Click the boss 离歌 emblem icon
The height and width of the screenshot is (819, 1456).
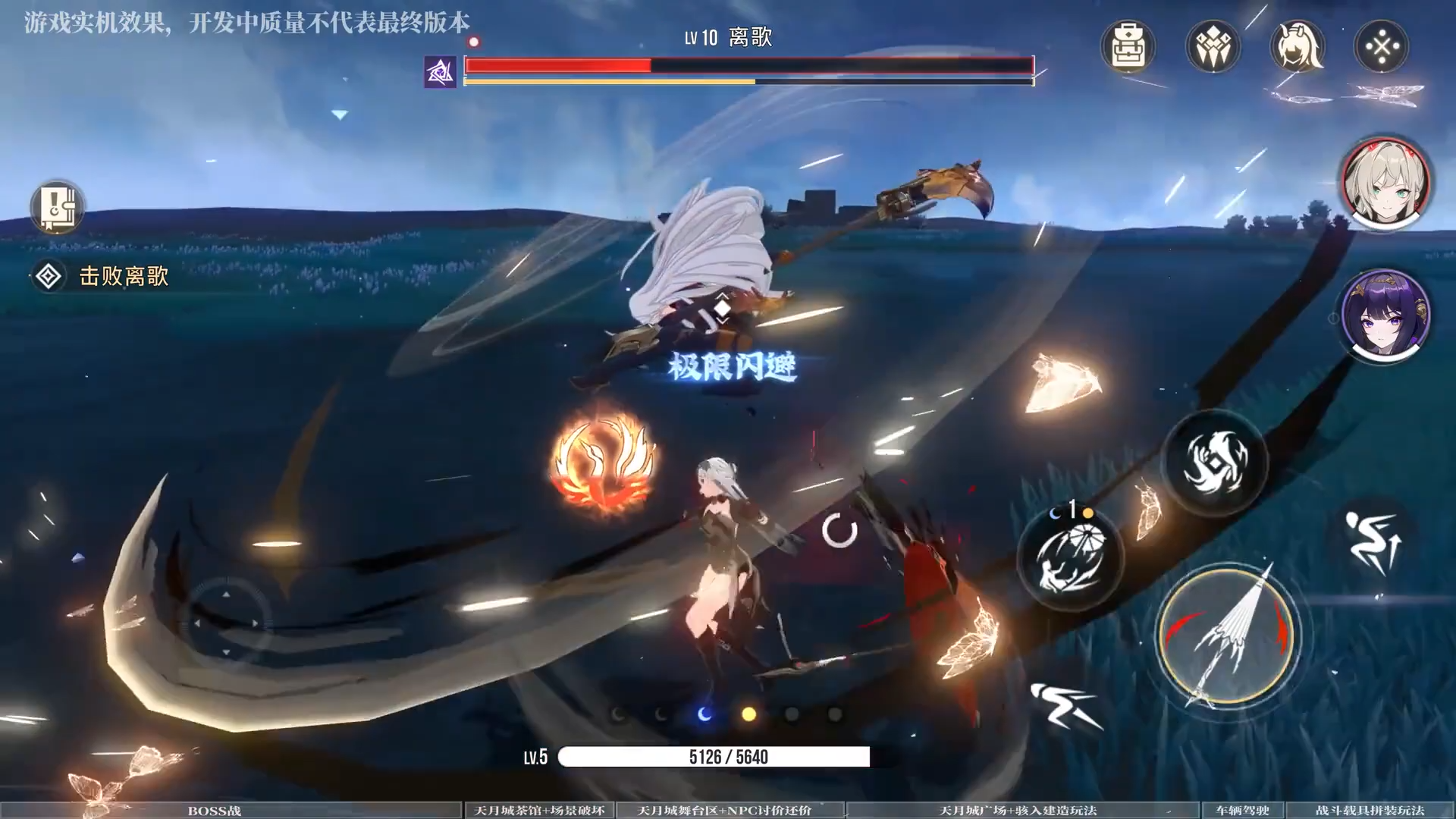pos(440,72)
